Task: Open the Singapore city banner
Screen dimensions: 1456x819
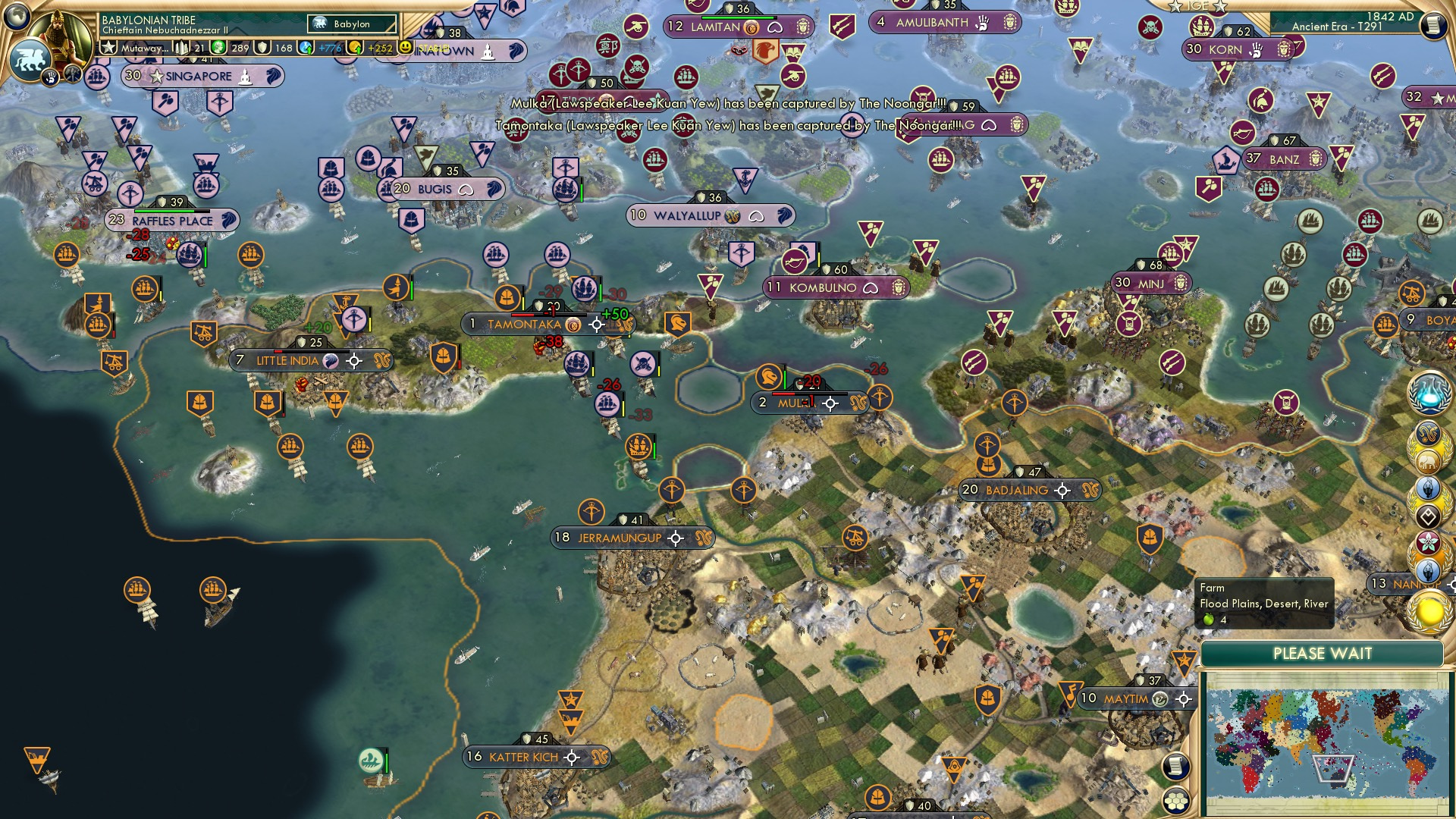Action: pos(199,76)
